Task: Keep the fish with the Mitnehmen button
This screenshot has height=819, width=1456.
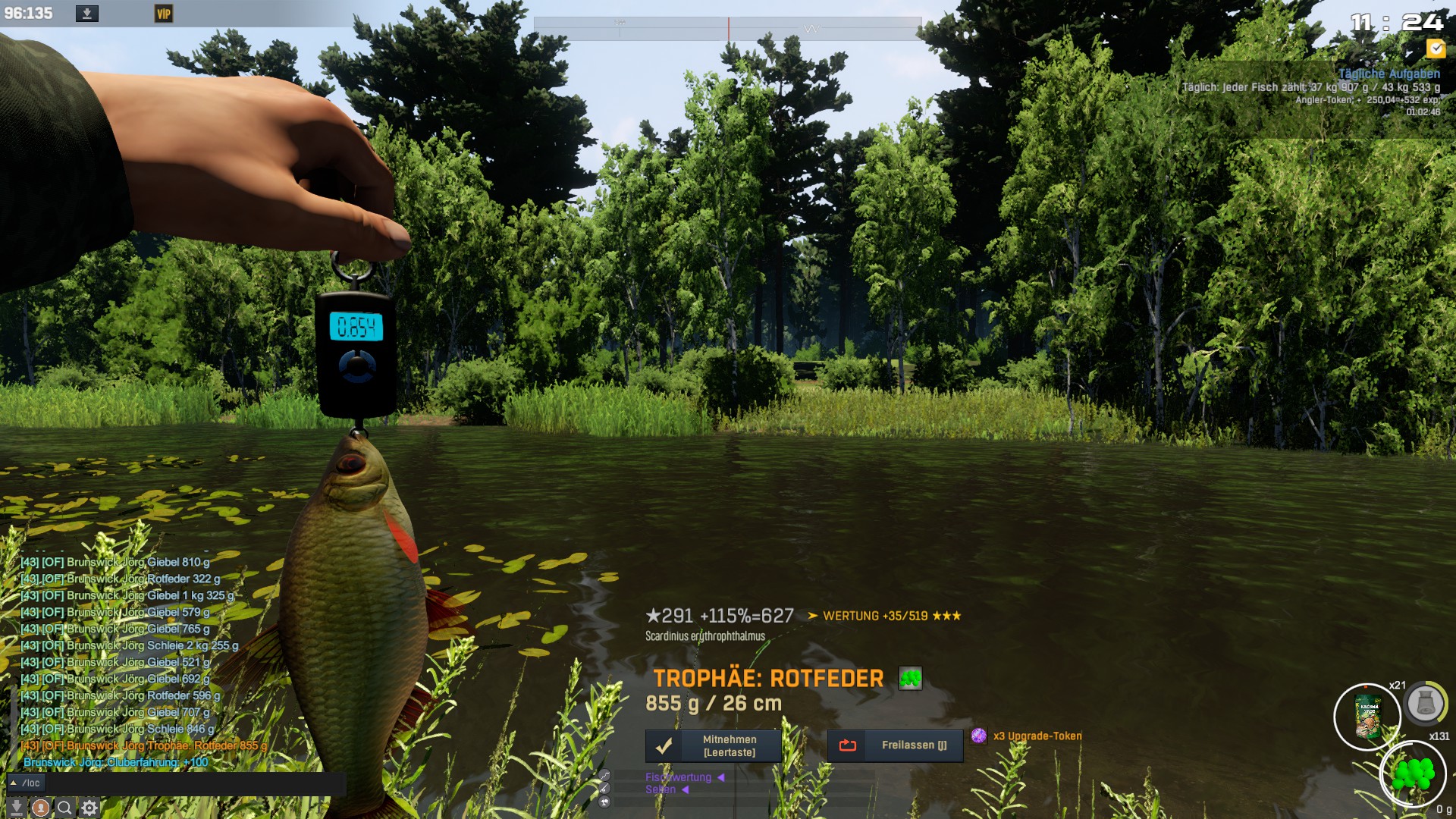Action: (x=713, y=745)
